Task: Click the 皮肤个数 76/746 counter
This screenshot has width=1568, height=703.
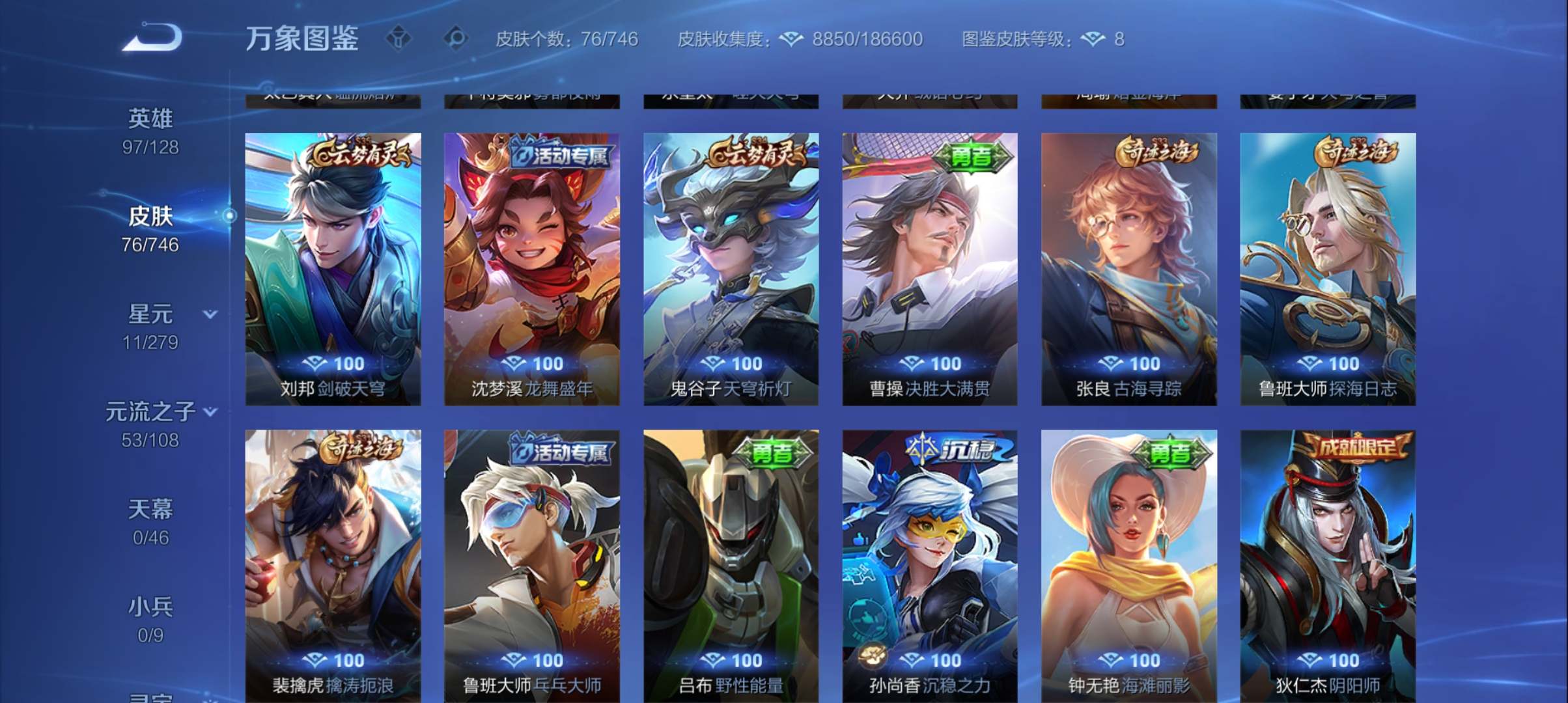Action: [566, 40]
